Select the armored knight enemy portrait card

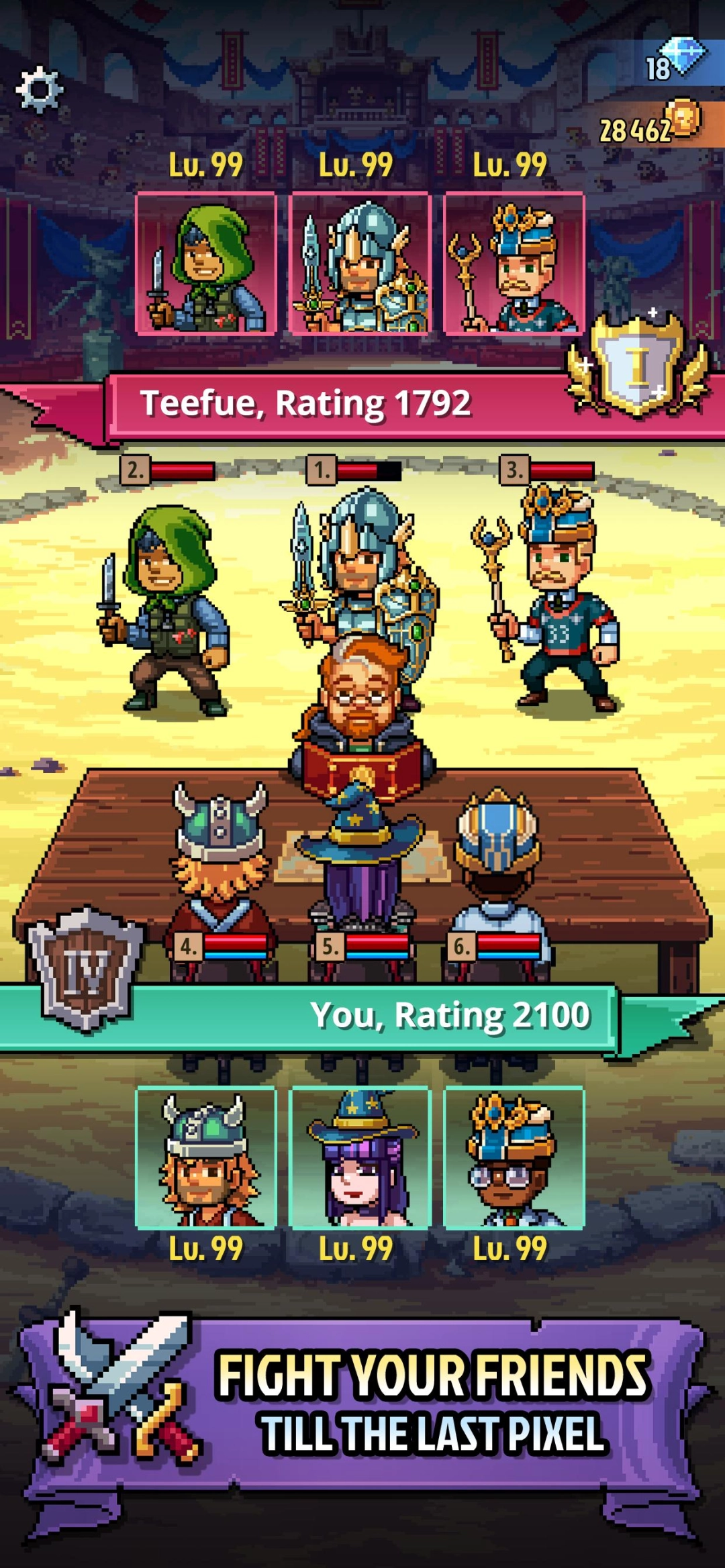pos(360,264)
